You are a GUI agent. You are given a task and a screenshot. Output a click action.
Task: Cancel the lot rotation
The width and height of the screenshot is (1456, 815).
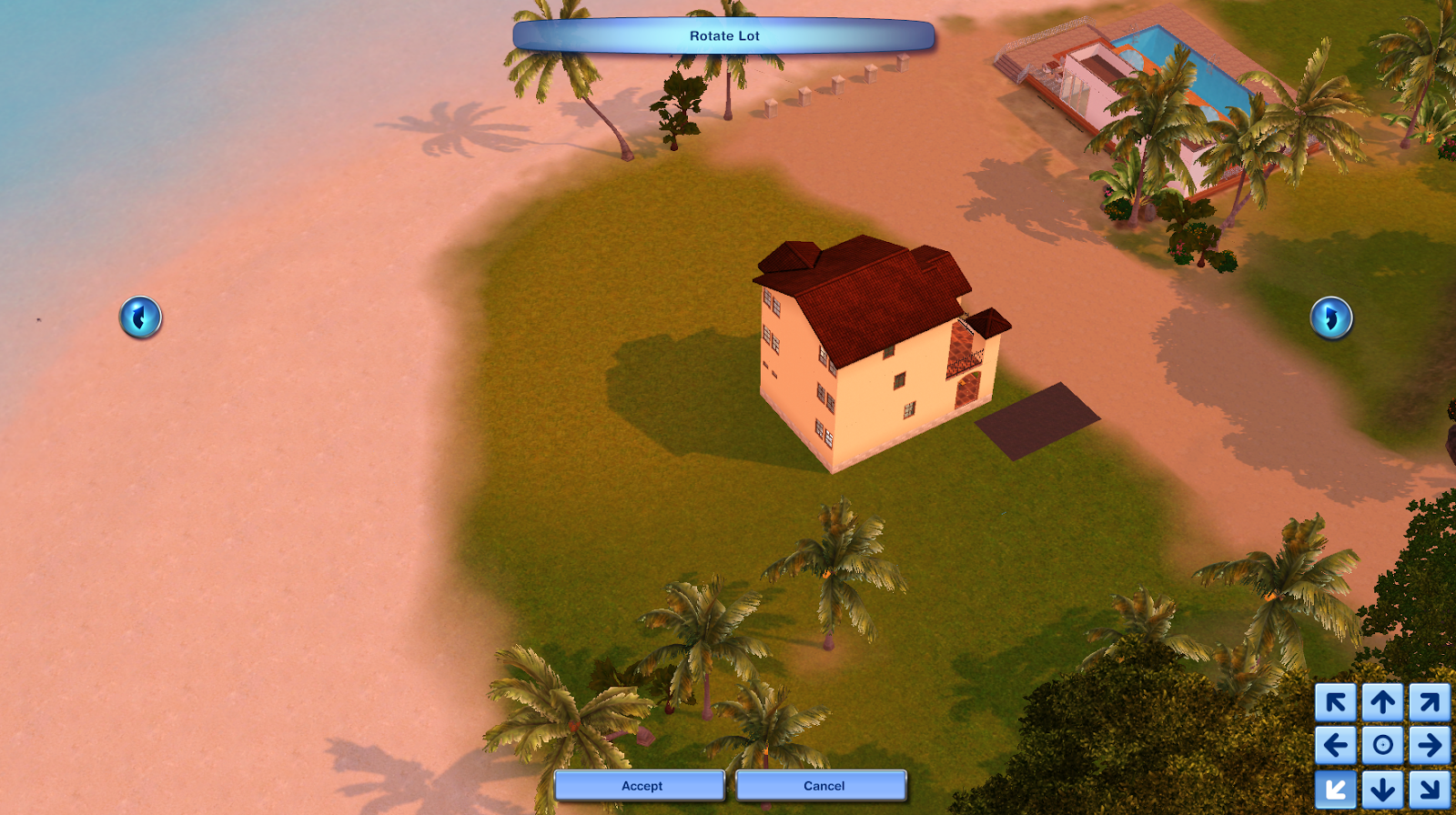[822, 785]
